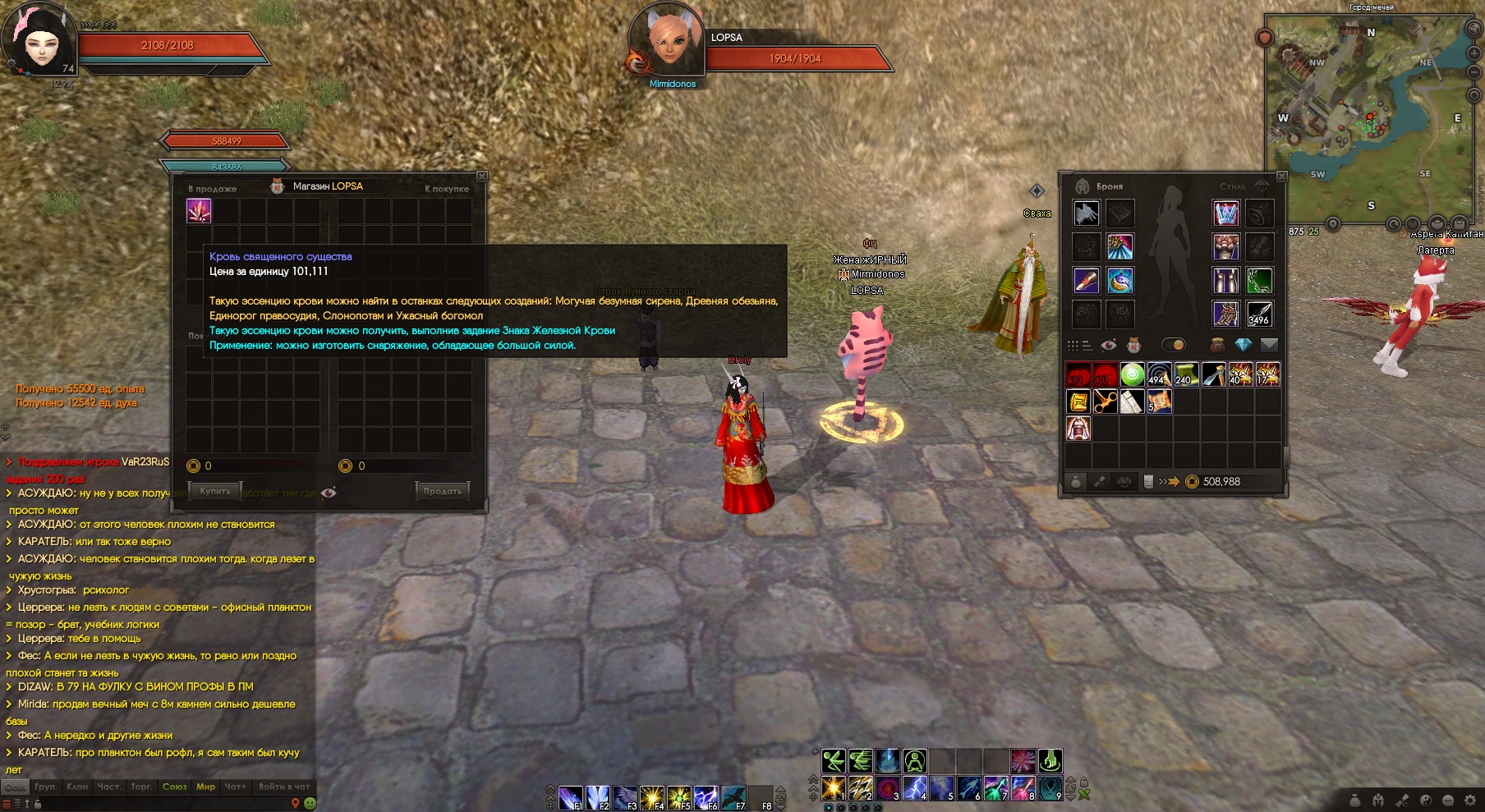
Task: Select the green orb item in the bag
Action: coord(1132,374)
